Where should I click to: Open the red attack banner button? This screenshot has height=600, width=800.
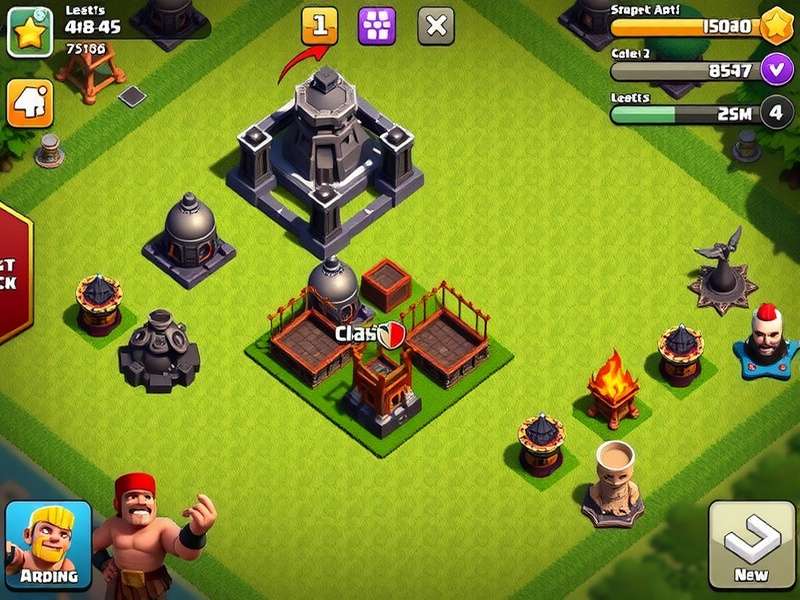(14, 270)
